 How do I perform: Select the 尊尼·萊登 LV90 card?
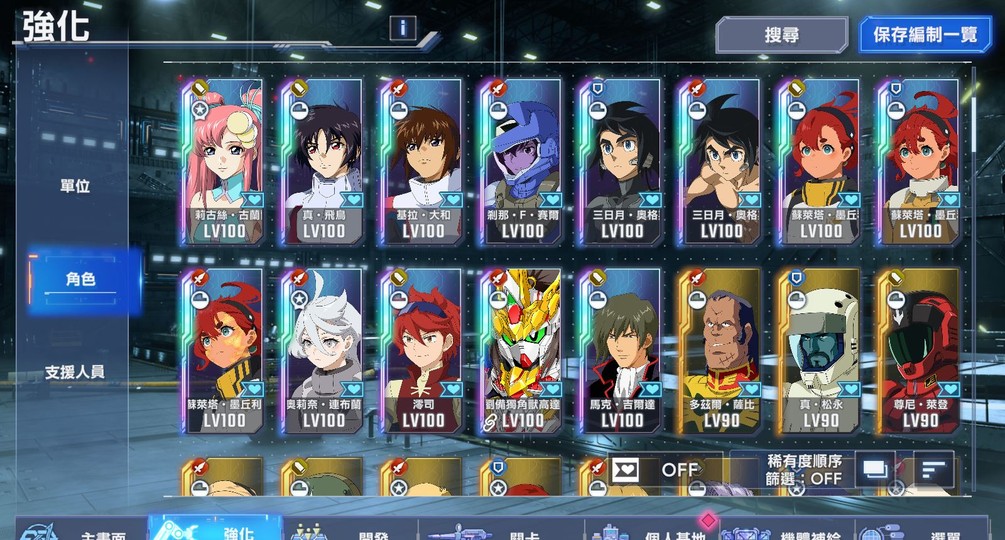point(919,350)
